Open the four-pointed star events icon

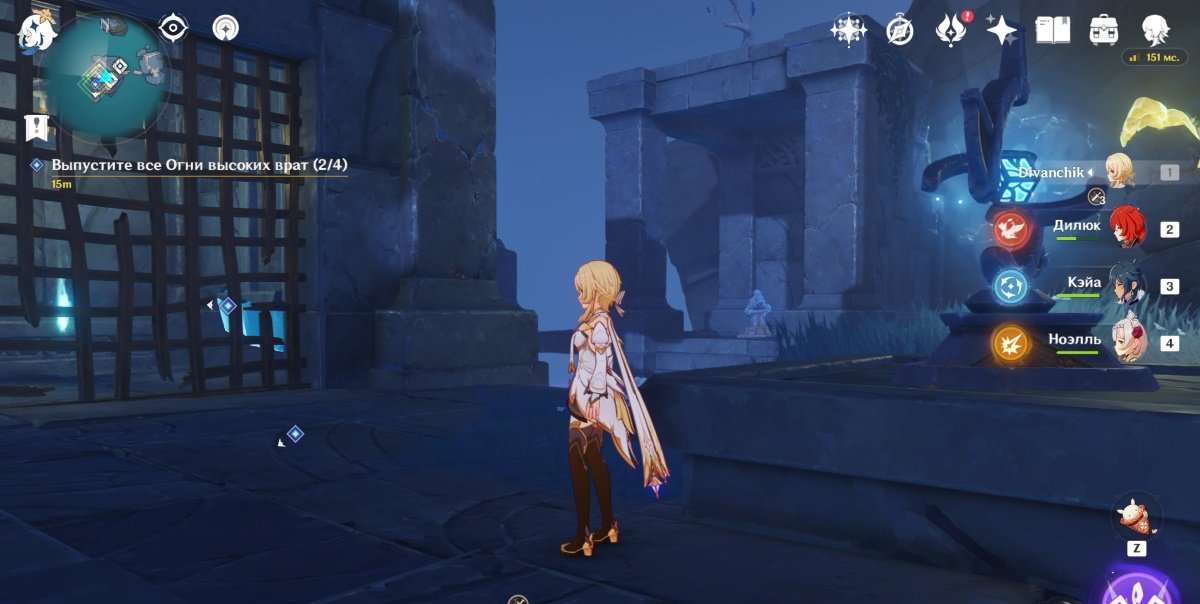(848, 30)
